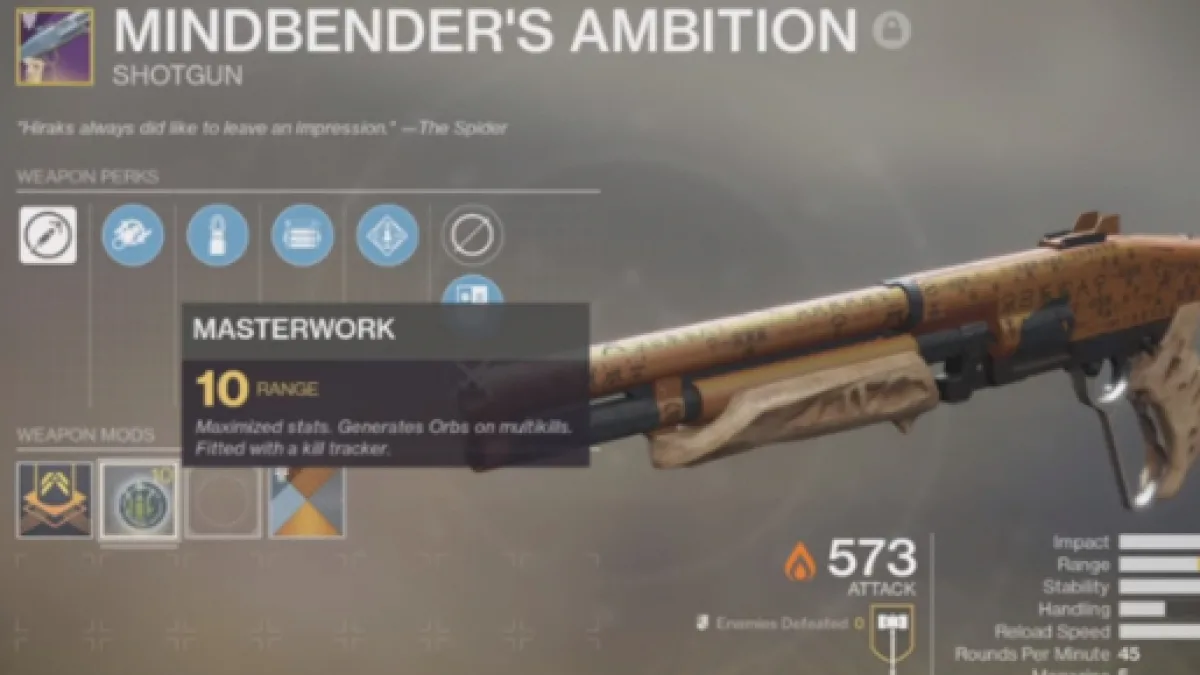Select the shotgun shell magazine perk

[x=218, y=235]
